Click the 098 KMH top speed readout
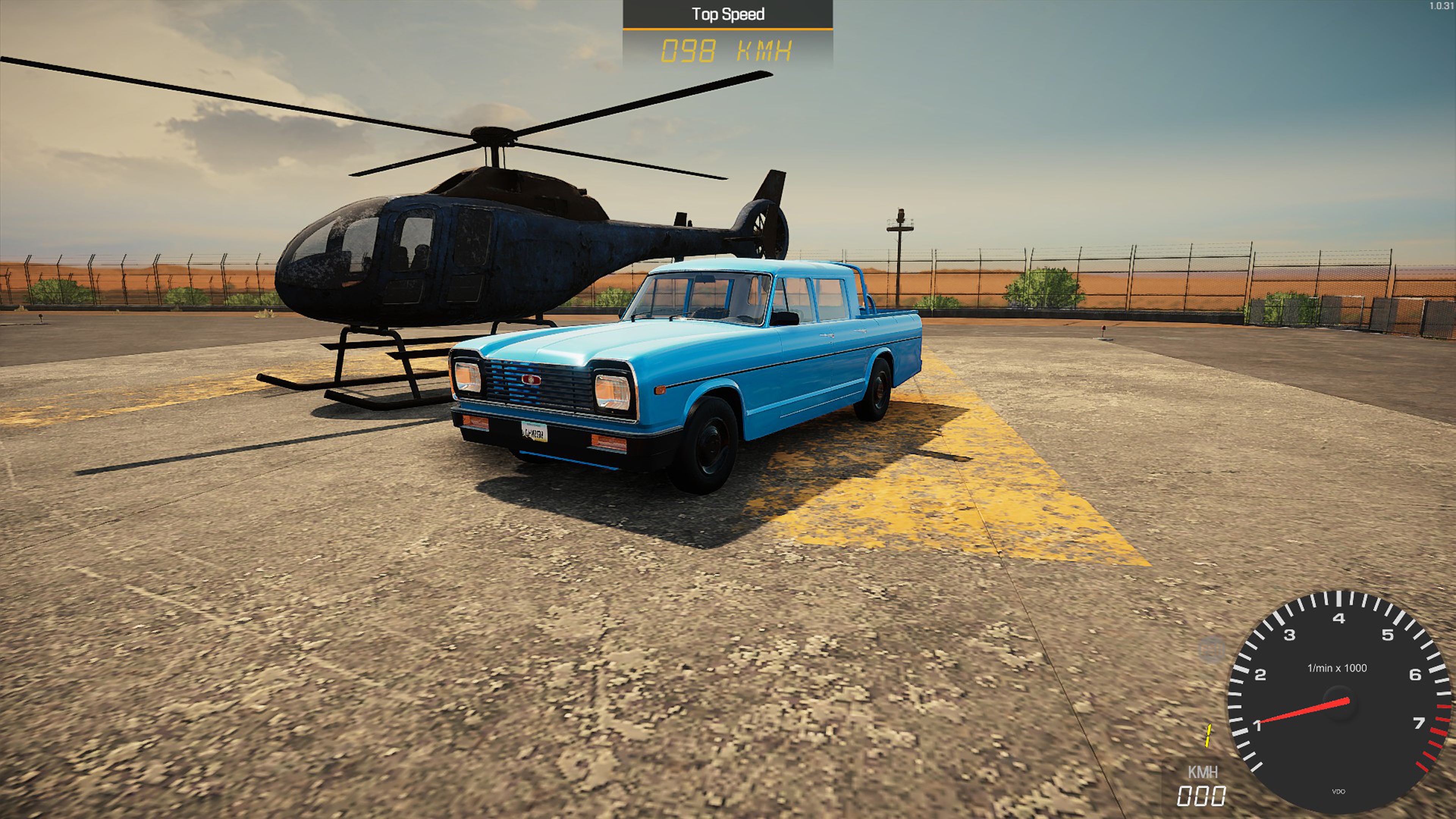Screen dimensions: 1456x819 726,50
